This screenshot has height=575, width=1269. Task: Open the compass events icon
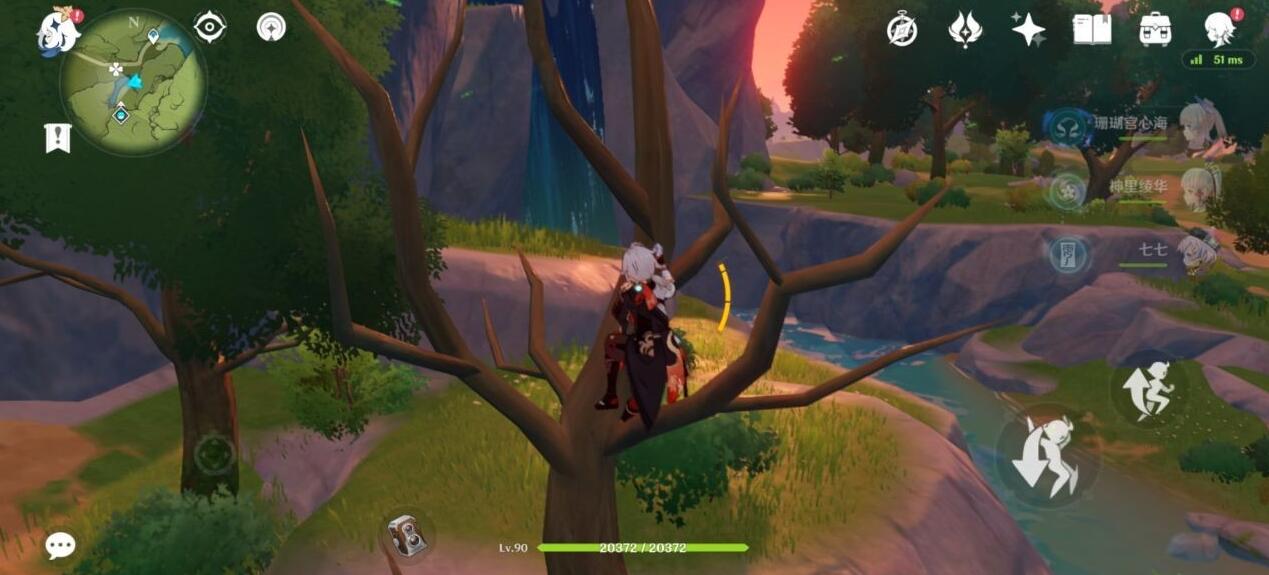click(x=902, y=30)
